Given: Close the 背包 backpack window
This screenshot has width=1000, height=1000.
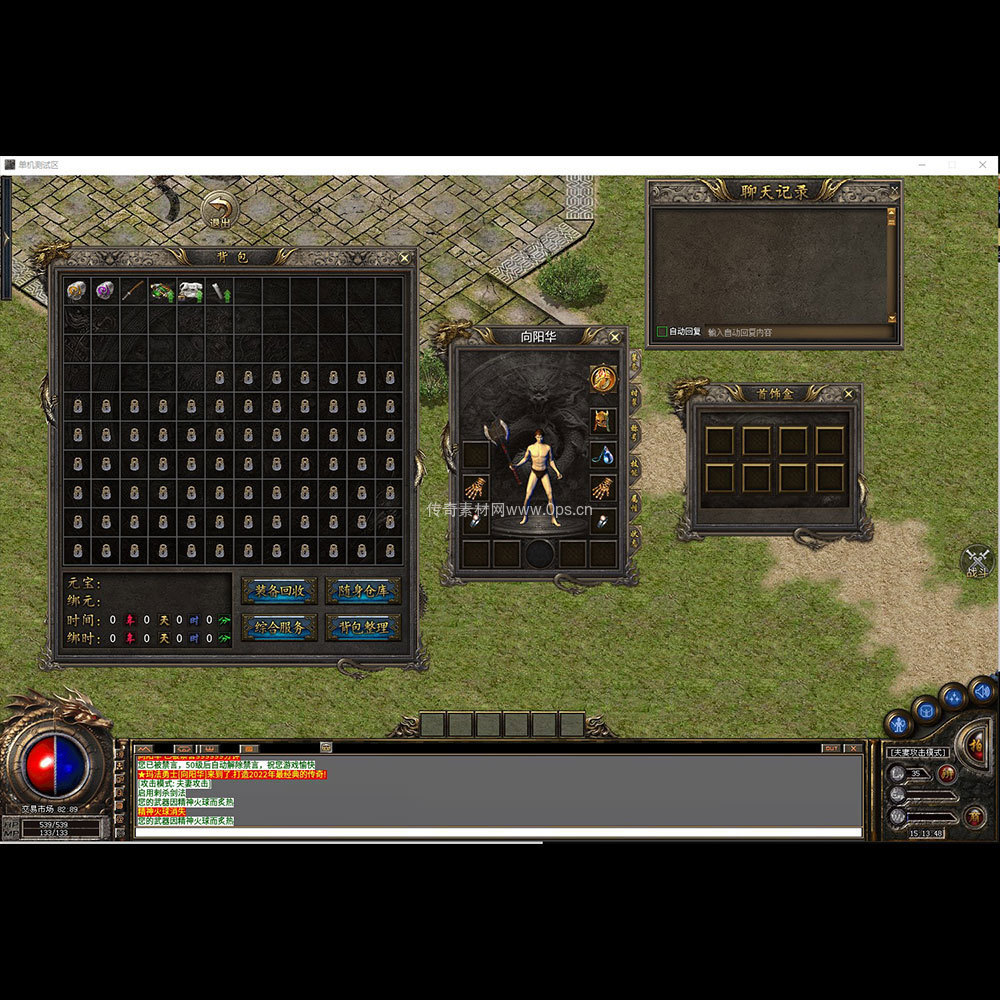Looking at the screenshot, I should (x=404, y=258).
